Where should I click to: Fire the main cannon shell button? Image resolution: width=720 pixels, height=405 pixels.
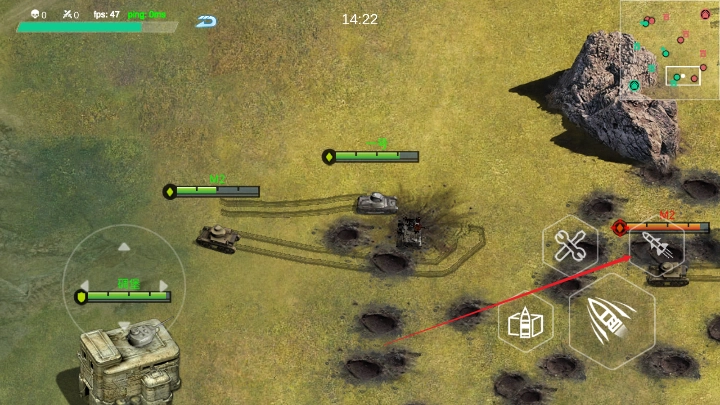[x=612, y=320]
